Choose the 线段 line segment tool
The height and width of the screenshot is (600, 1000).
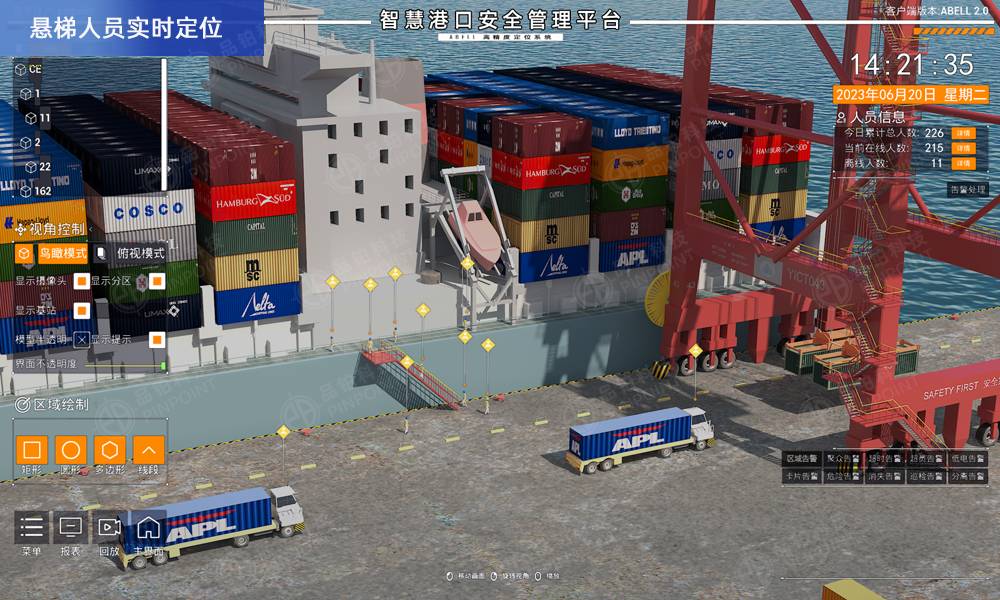(148, 450)
